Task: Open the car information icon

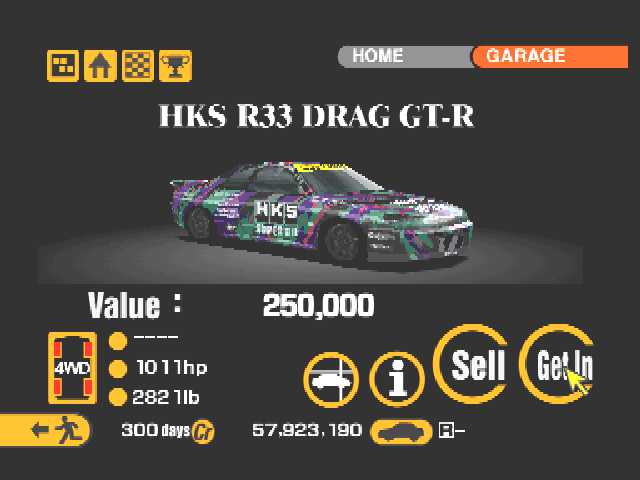Action: click(x=397, y=379)
